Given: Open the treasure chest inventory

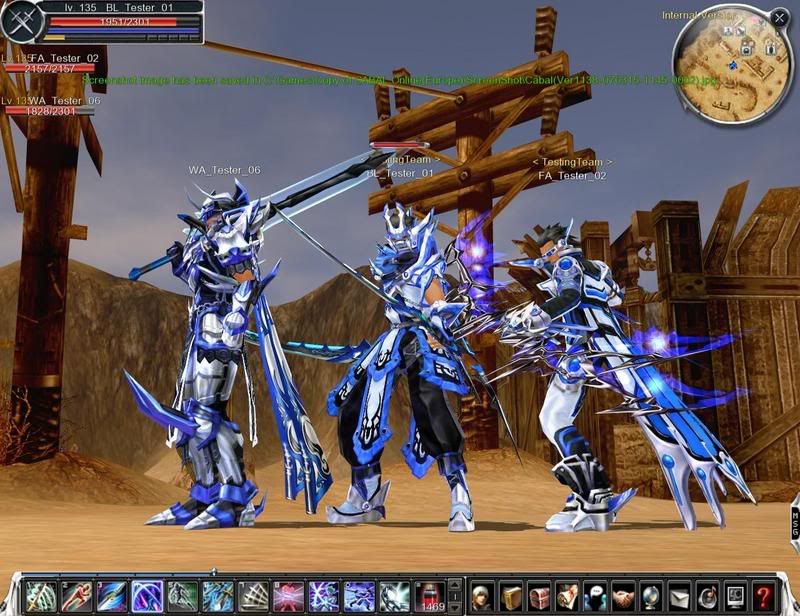Looking at the screenshot, I should pyautogui.click(x=539, y=596).
